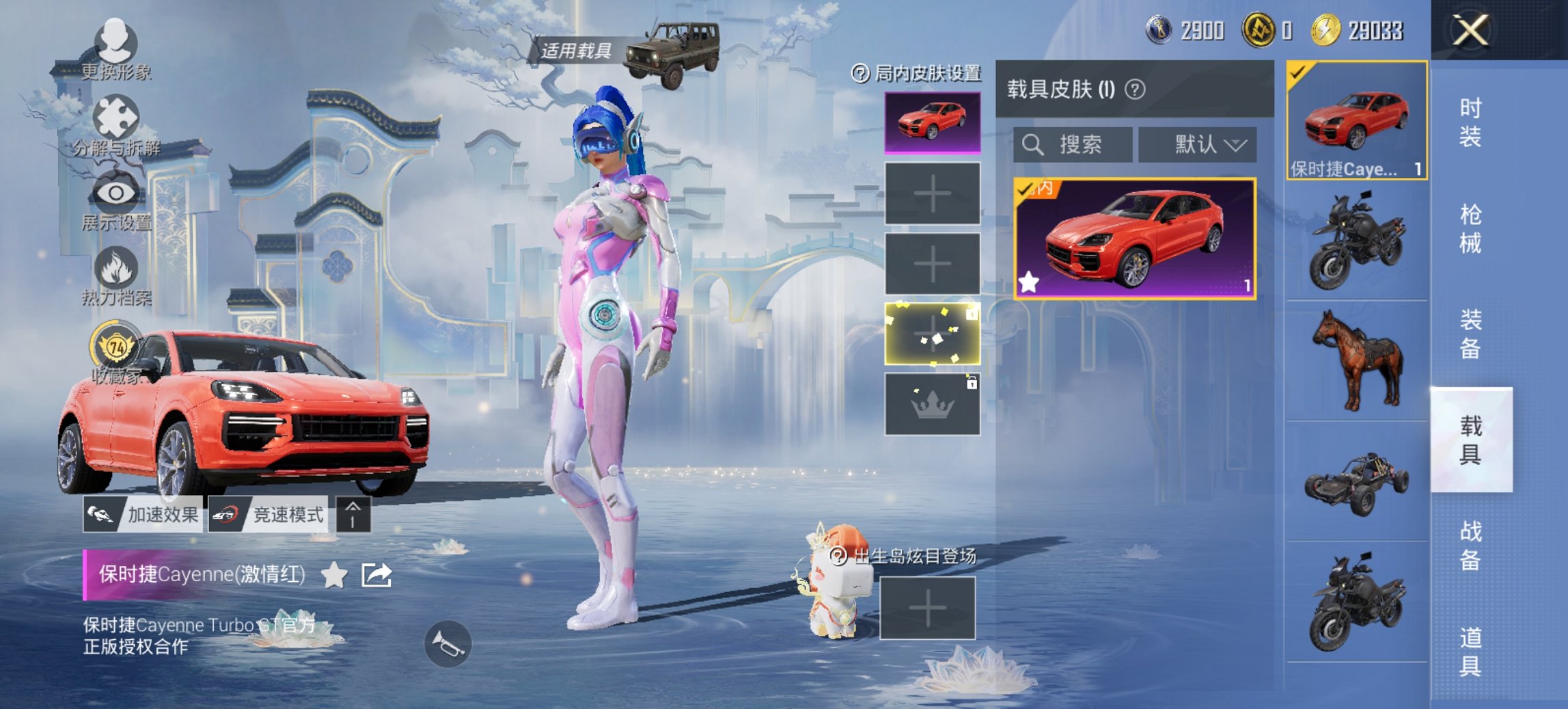
Task: Open the 默认 sort dropdown
Action: 1197,144
